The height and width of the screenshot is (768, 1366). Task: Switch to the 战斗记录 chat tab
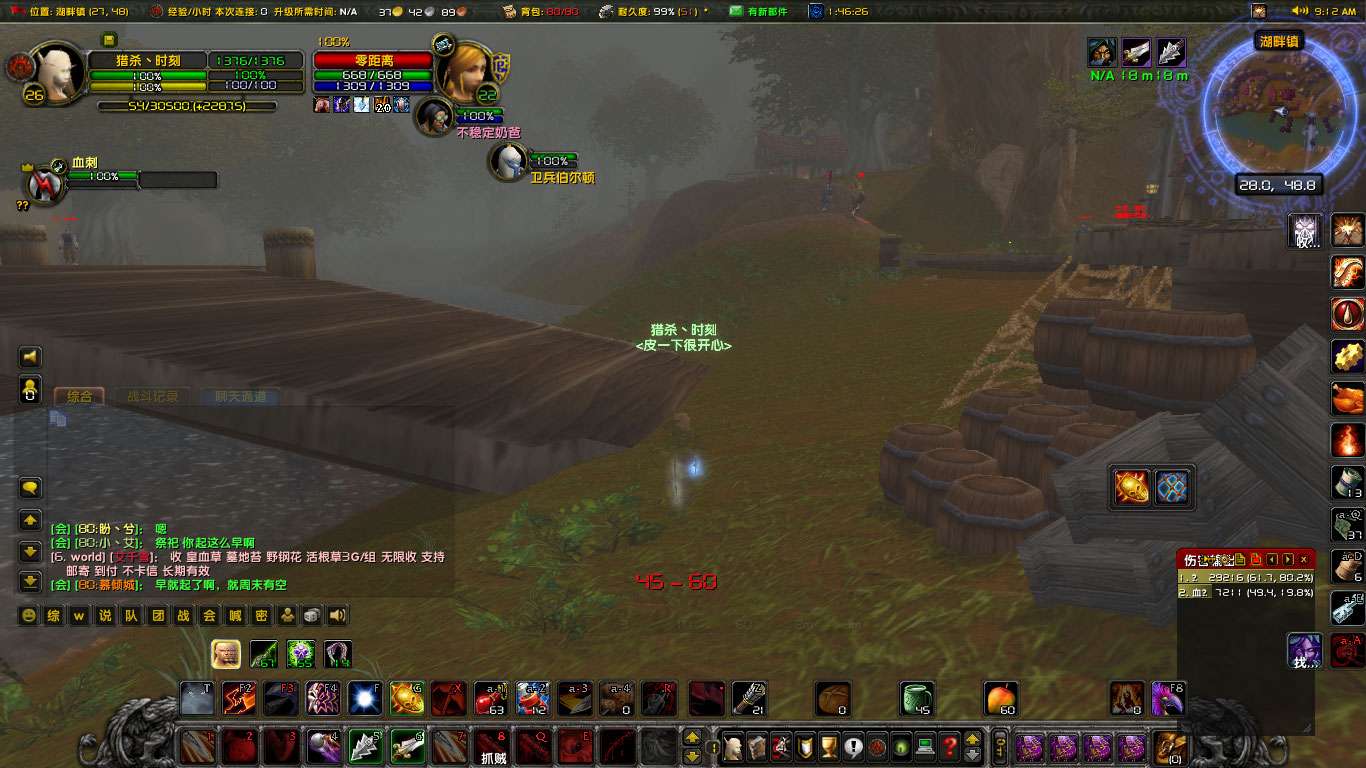pyautogui.click(x=154, y=396)
